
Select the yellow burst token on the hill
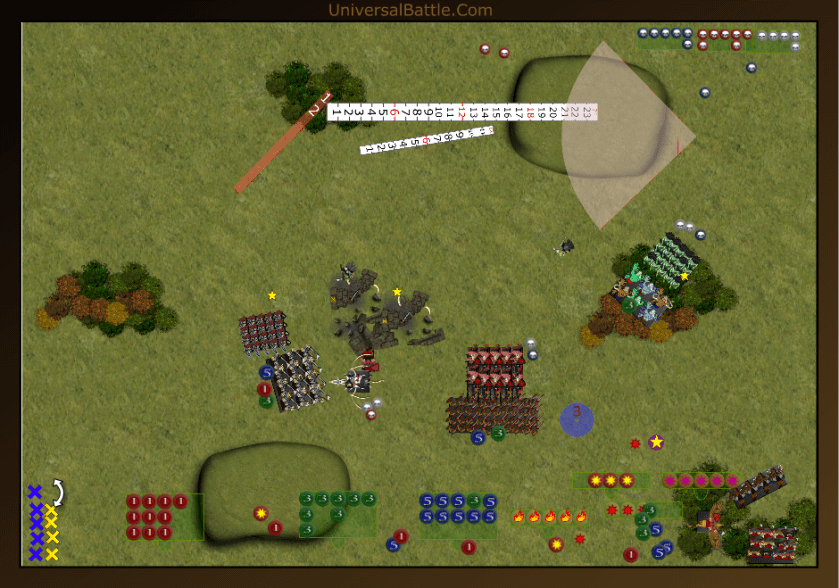click(261, 513)
